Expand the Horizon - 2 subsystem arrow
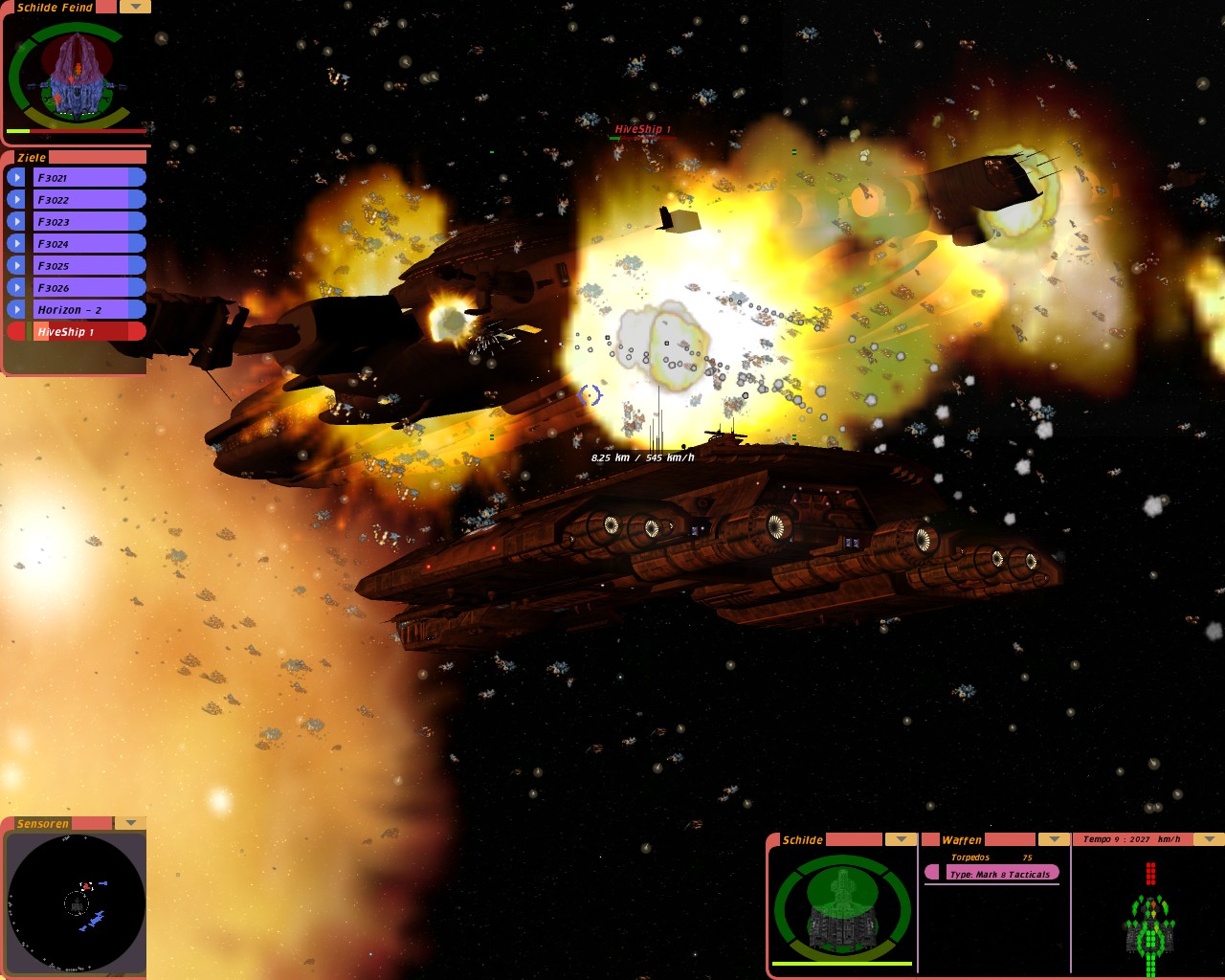The height and width of the screenshot is (980, 1225). pyautogui.click(x=16, y=309)
